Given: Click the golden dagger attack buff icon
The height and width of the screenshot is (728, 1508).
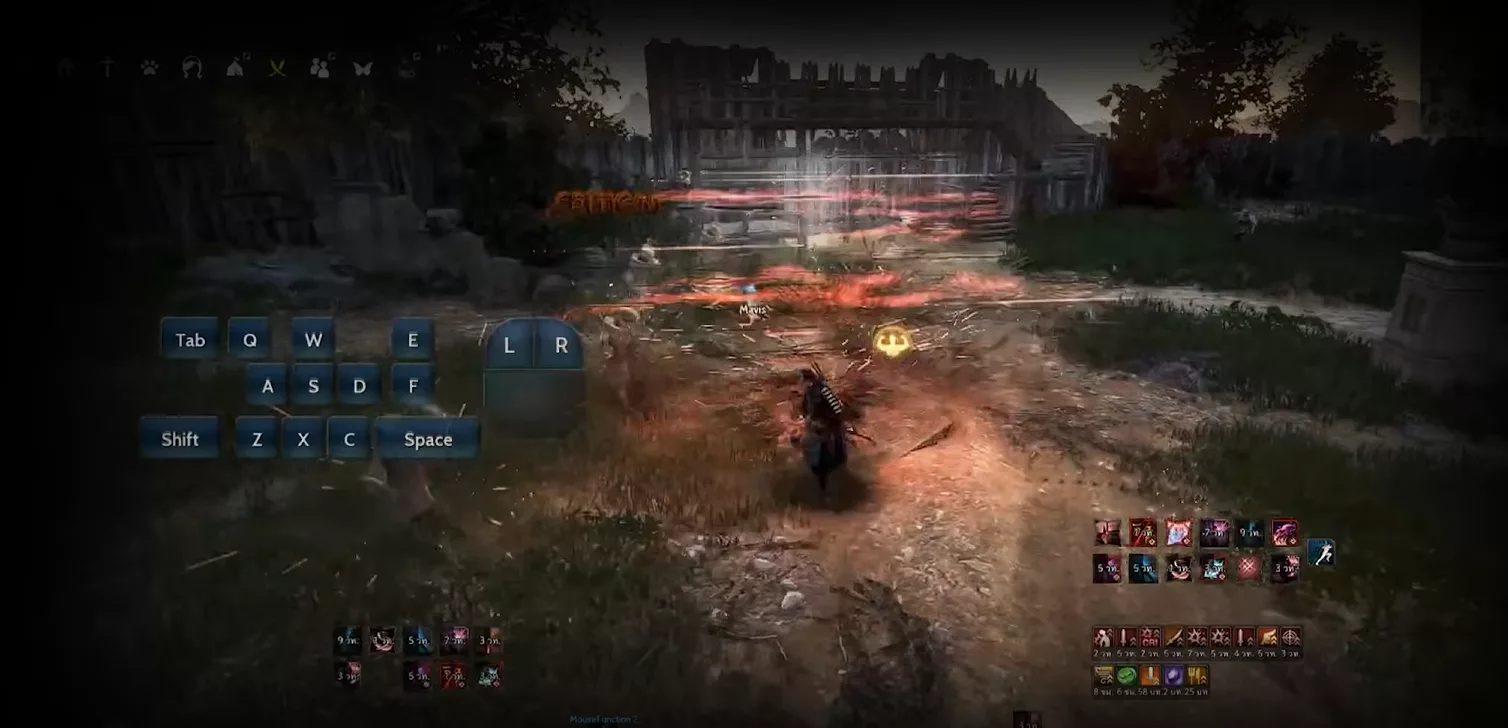Looking at the screenshot, I should (1174, 636).
